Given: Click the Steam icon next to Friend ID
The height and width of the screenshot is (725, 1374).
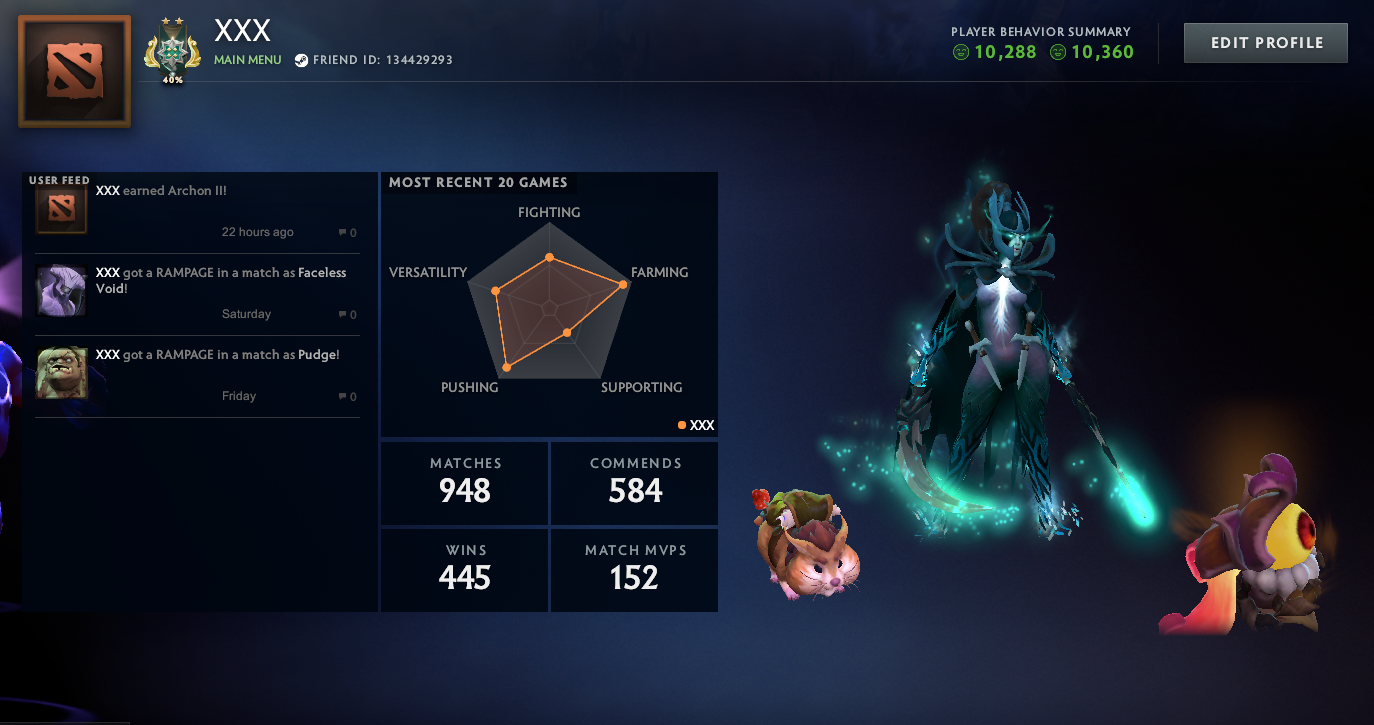Looking at the screenshot, I should (302, 59).
